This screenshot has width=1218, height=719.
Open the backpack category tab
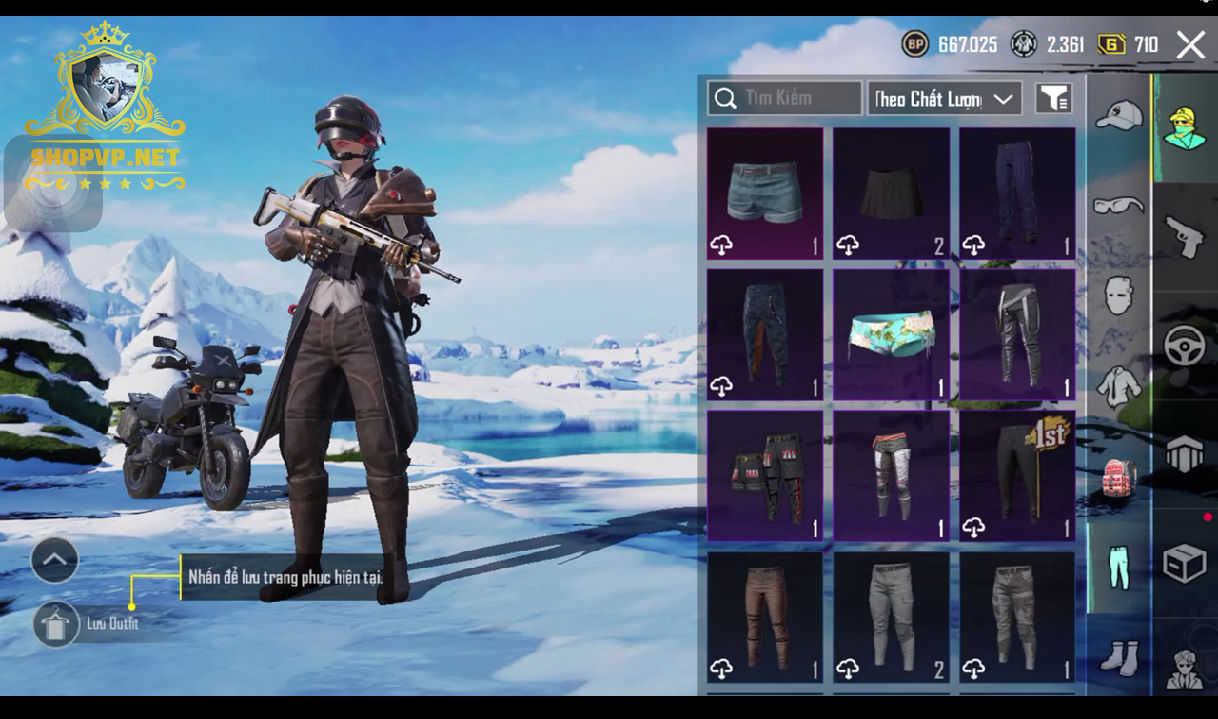[1119, 477]
